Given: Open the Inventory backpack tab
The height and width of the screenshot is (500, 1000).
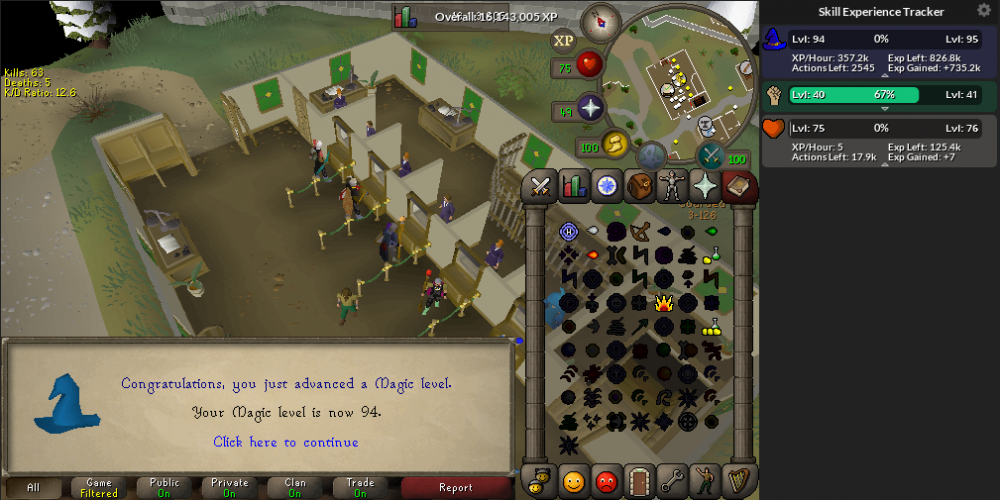Looking at the screenshot, I should click(640, 186).
